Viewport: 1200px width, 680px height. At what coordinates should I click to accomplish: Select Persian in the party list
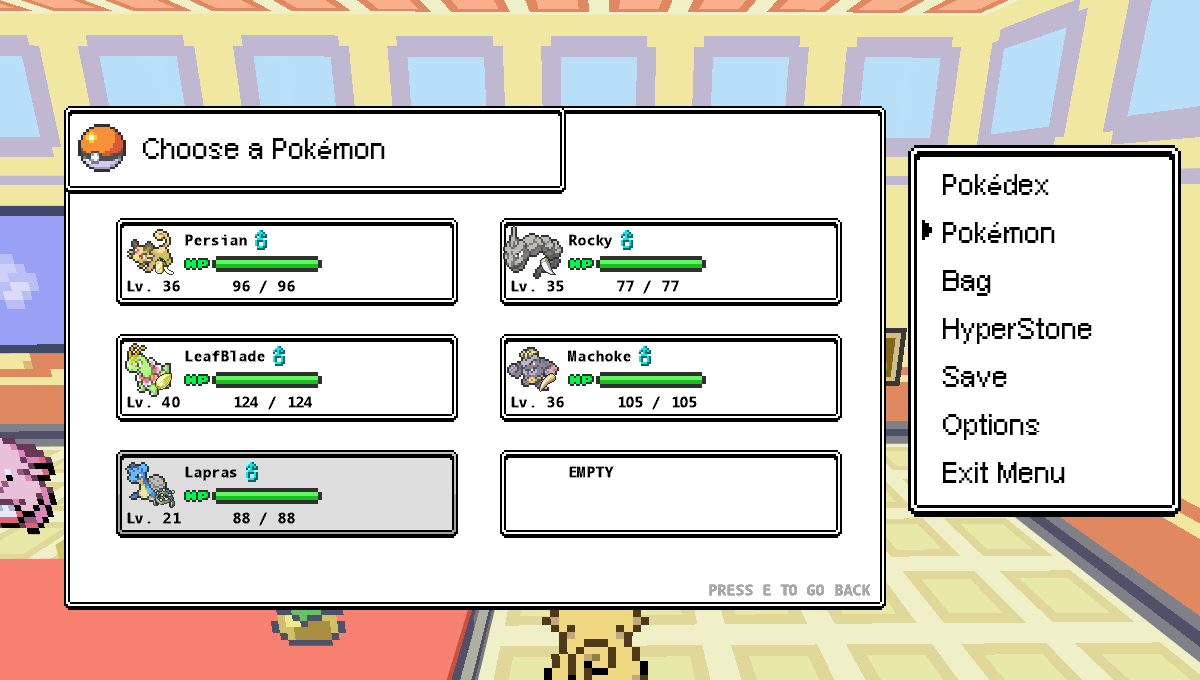pos(287,262)
